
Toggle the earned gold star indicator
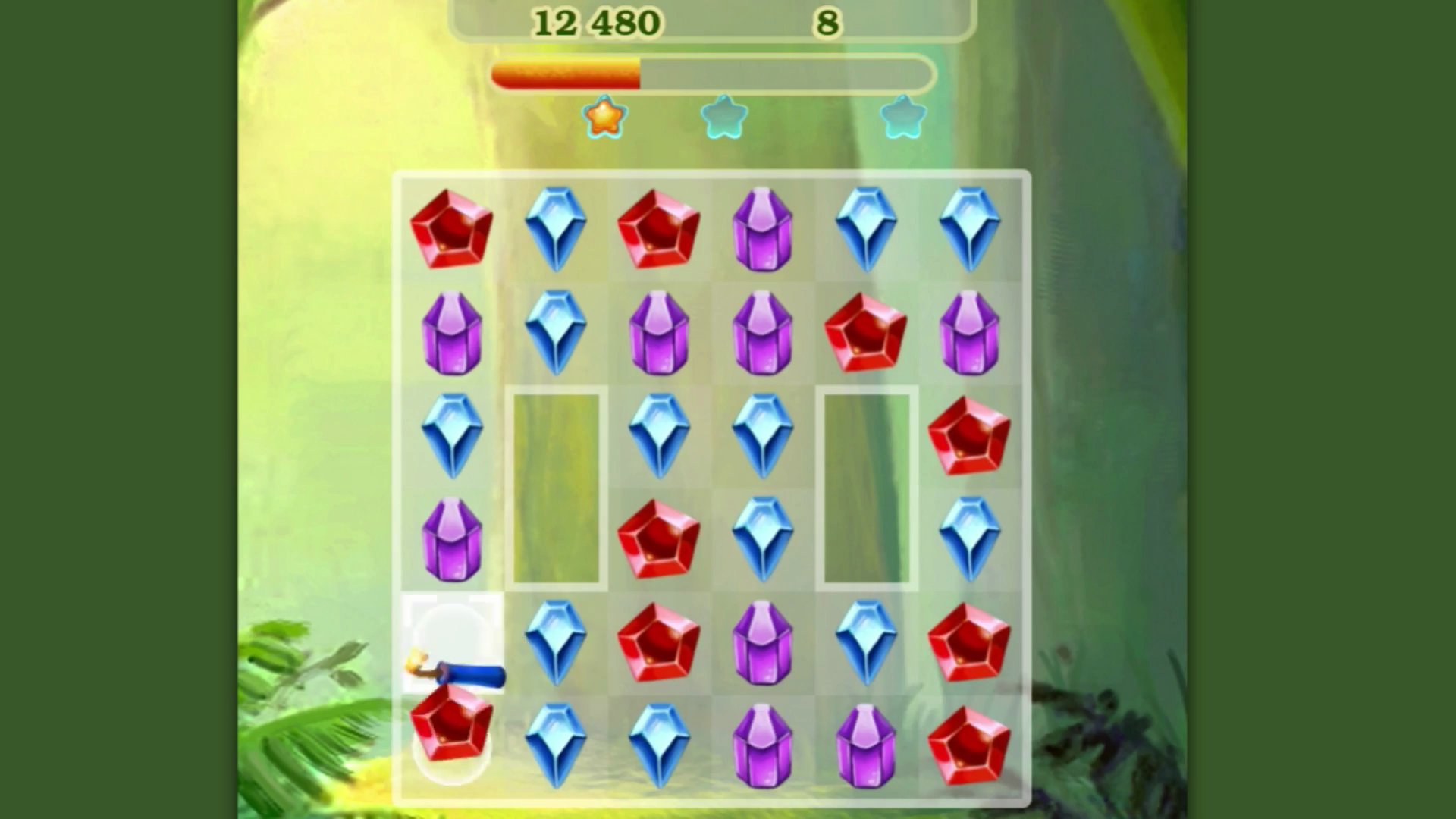603,115
